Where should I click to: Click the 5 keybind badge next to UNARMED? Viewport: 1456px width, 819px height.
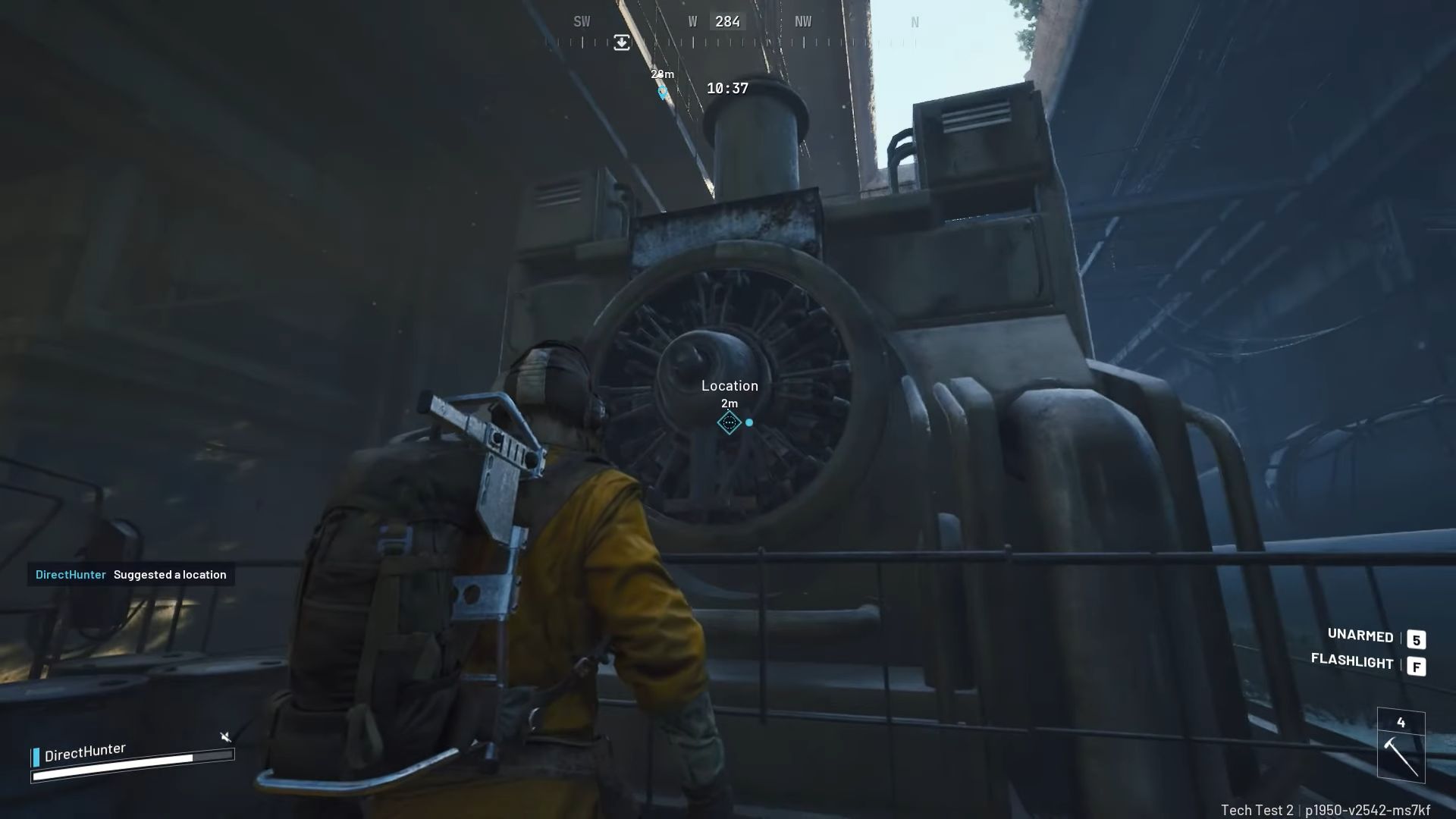pyautogui.click(x=1417, y=639)
